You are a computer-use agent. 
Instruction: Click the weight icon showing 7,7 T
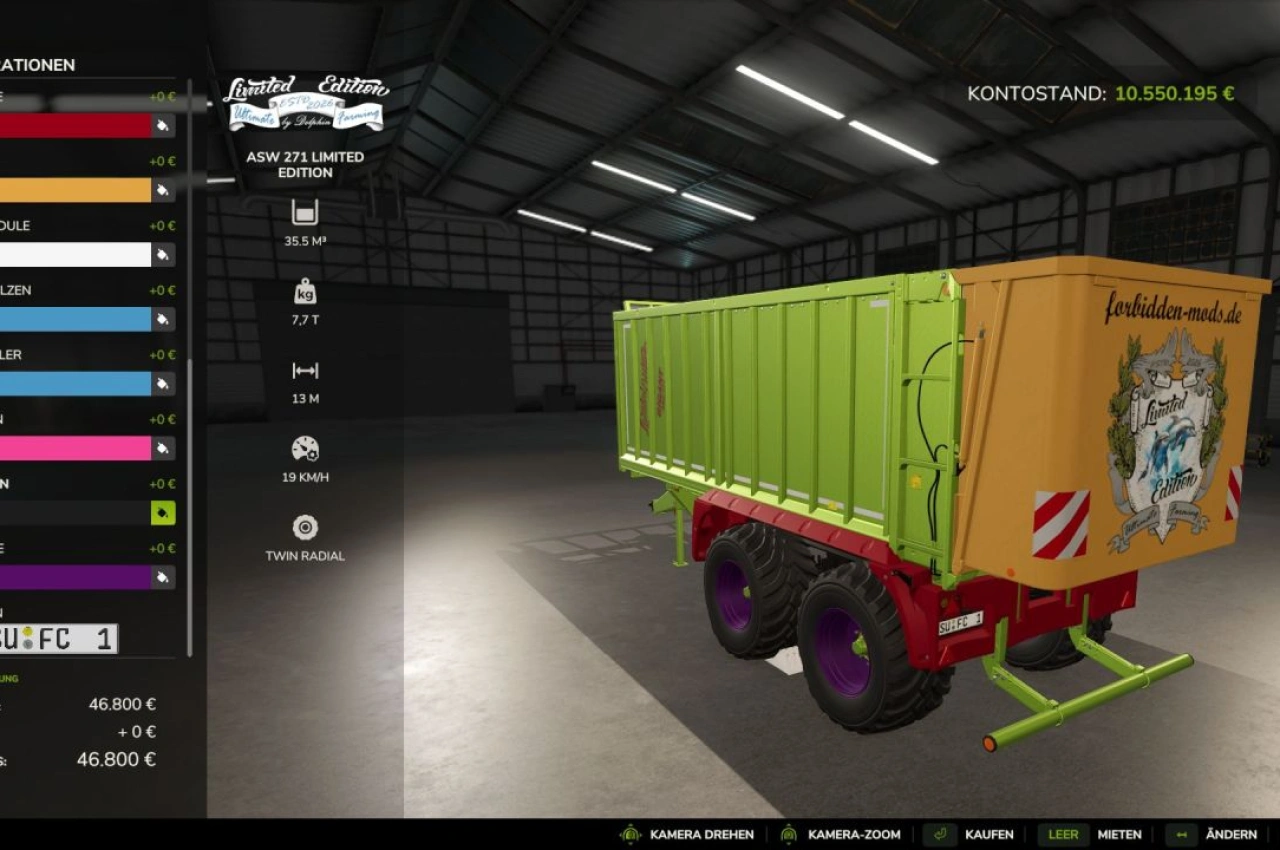point(303,295)
